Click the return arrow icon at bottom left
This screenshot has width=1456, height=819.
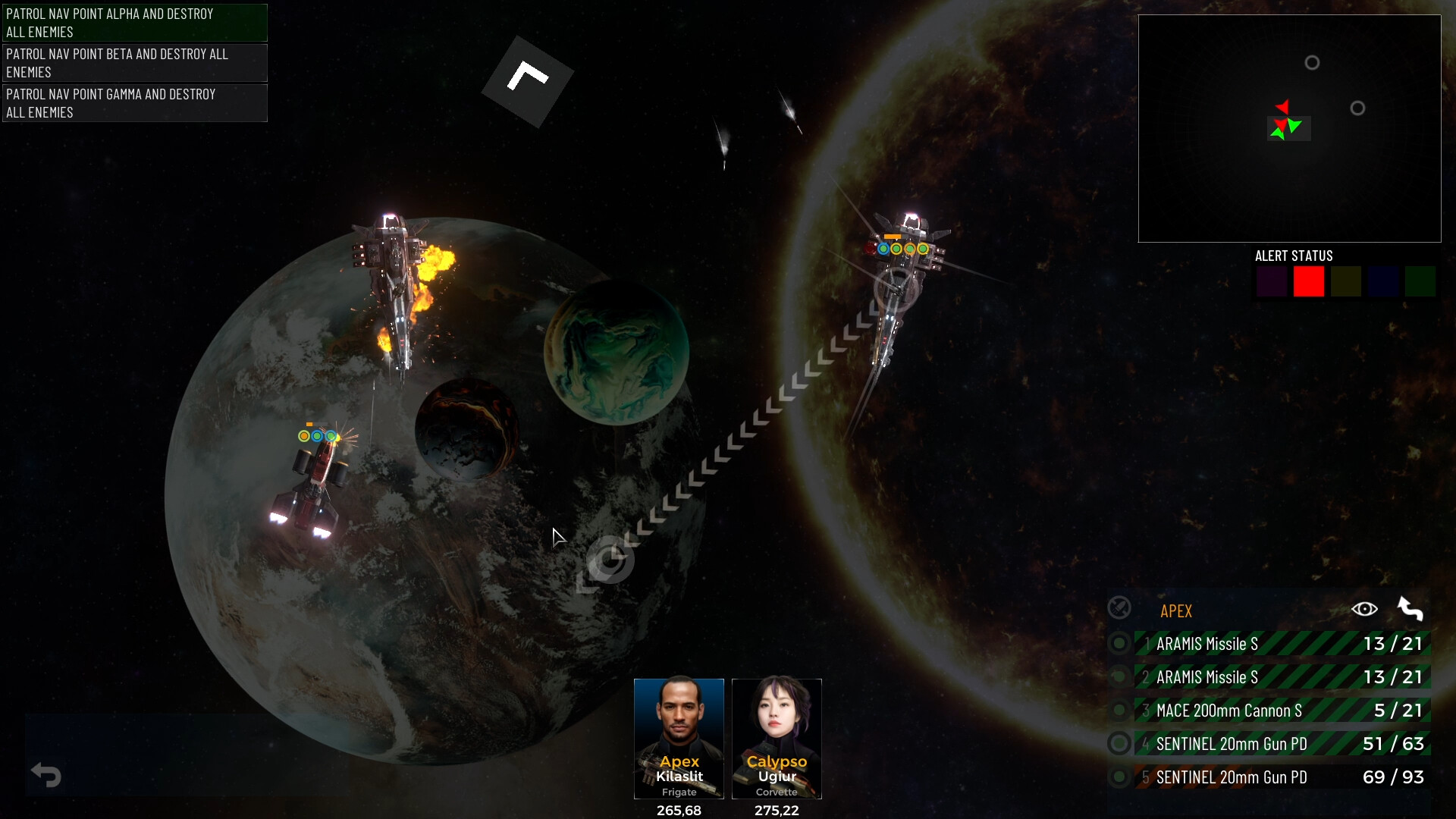click(x=47, y=775)
